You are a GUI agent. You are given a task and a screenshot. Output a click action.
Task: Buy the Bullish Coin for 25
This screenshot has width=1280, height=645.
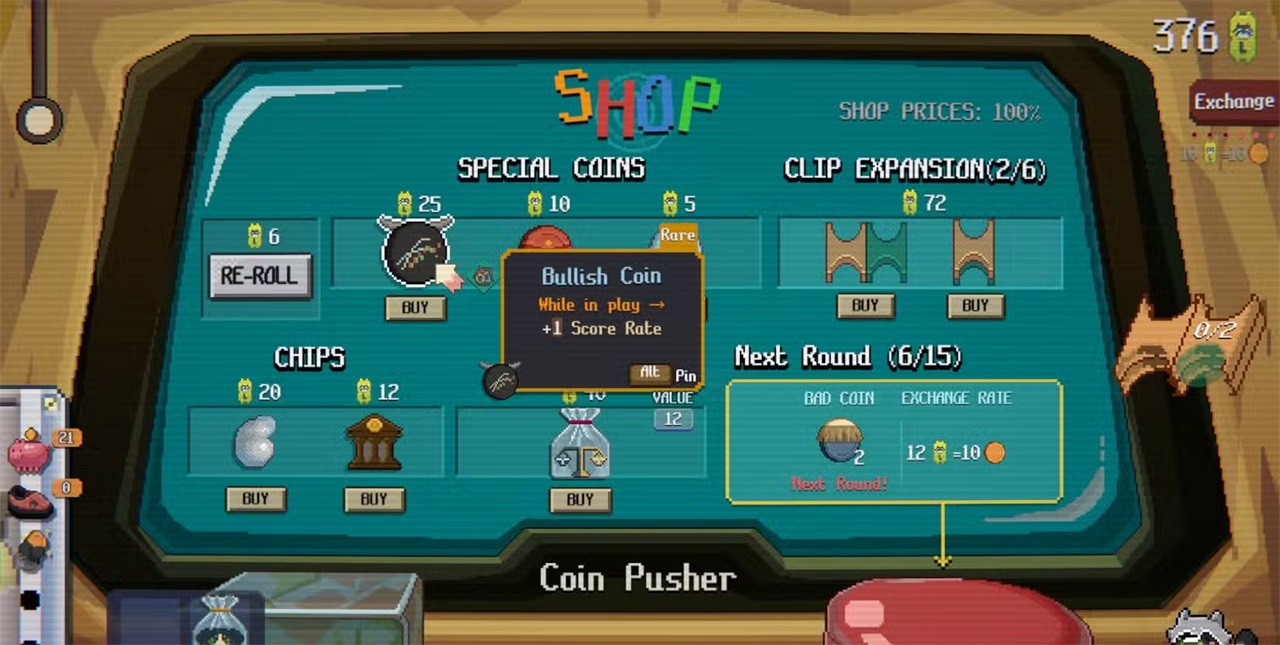click(415, 308)
